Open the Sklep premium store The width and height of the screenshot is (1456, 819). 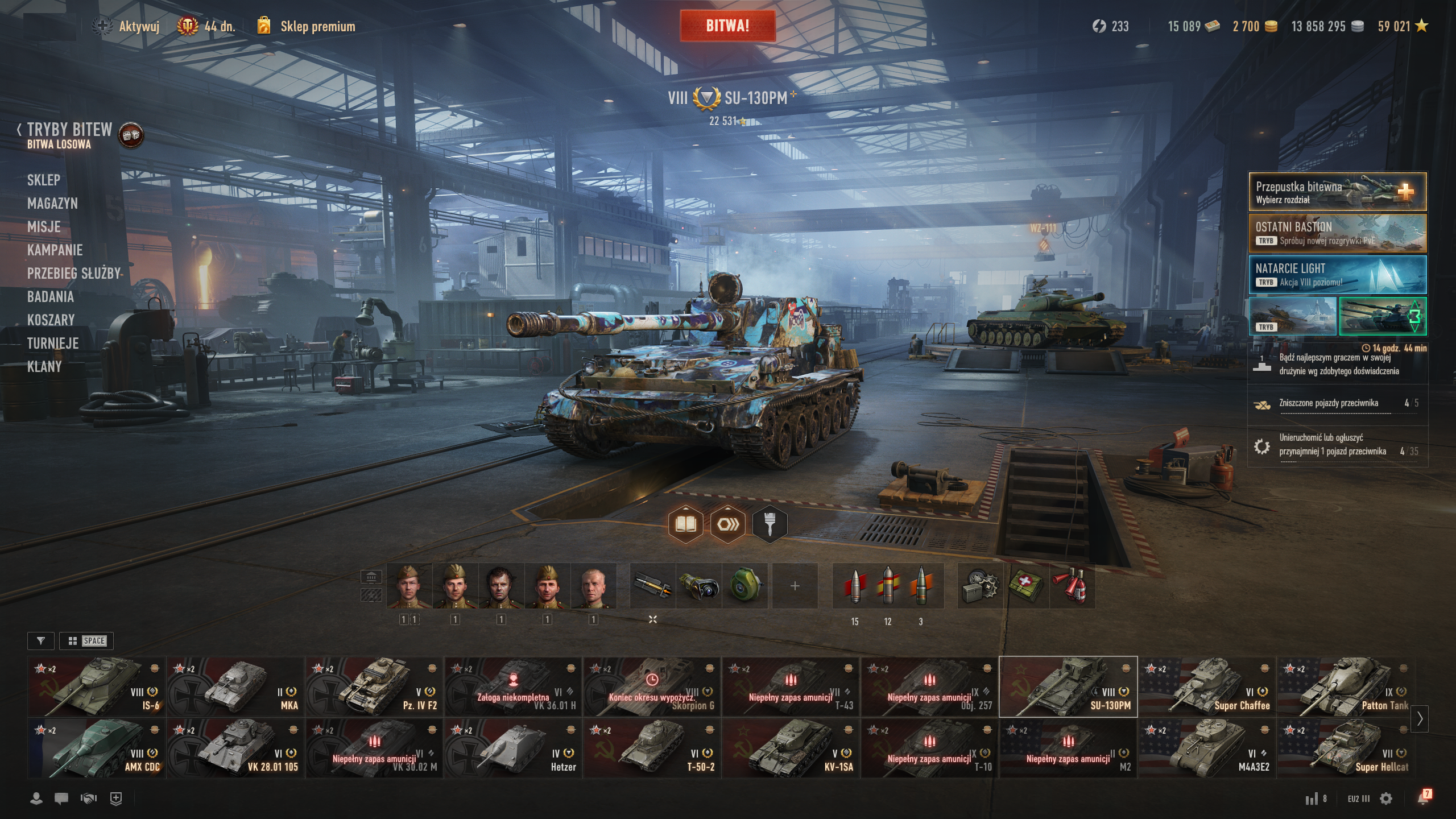pos(317,27)
